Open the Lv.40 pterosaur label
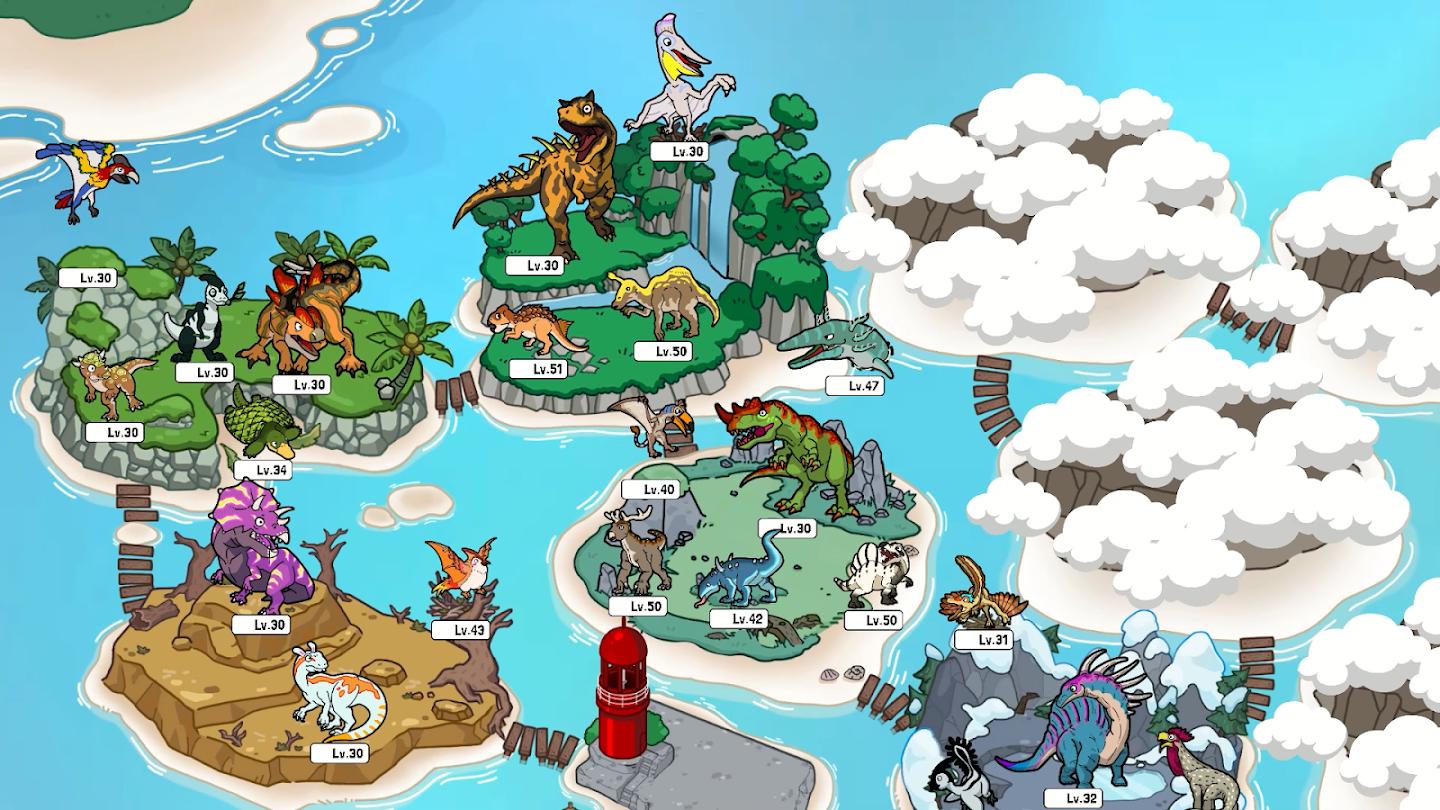This screenshot has width=1440, height=810. coord(650,489)
